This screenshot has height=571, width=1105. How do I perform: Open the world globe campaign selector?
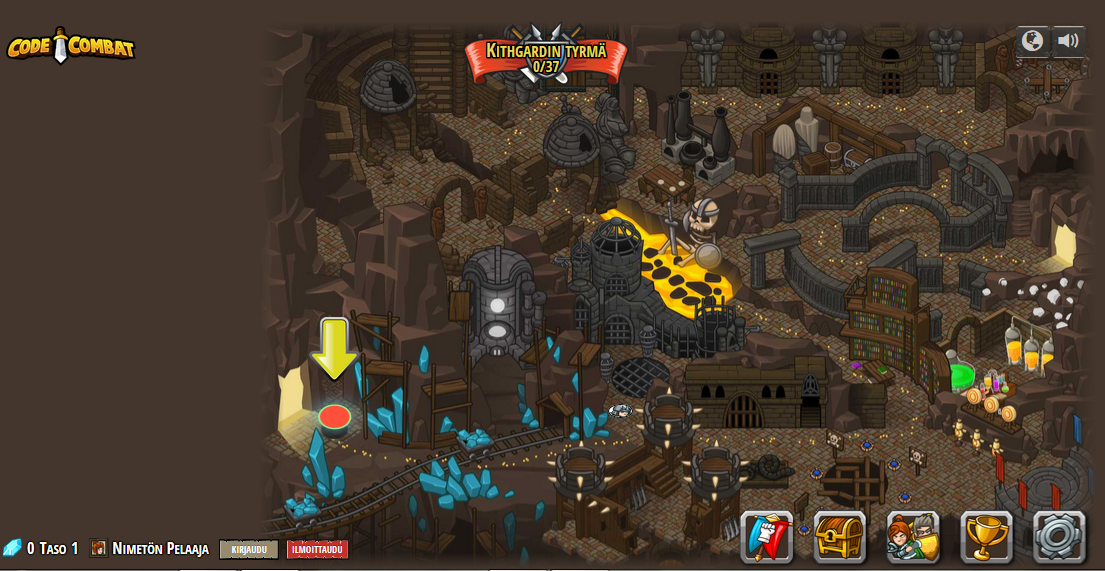pyautogui.click(x=1032, y=41)
